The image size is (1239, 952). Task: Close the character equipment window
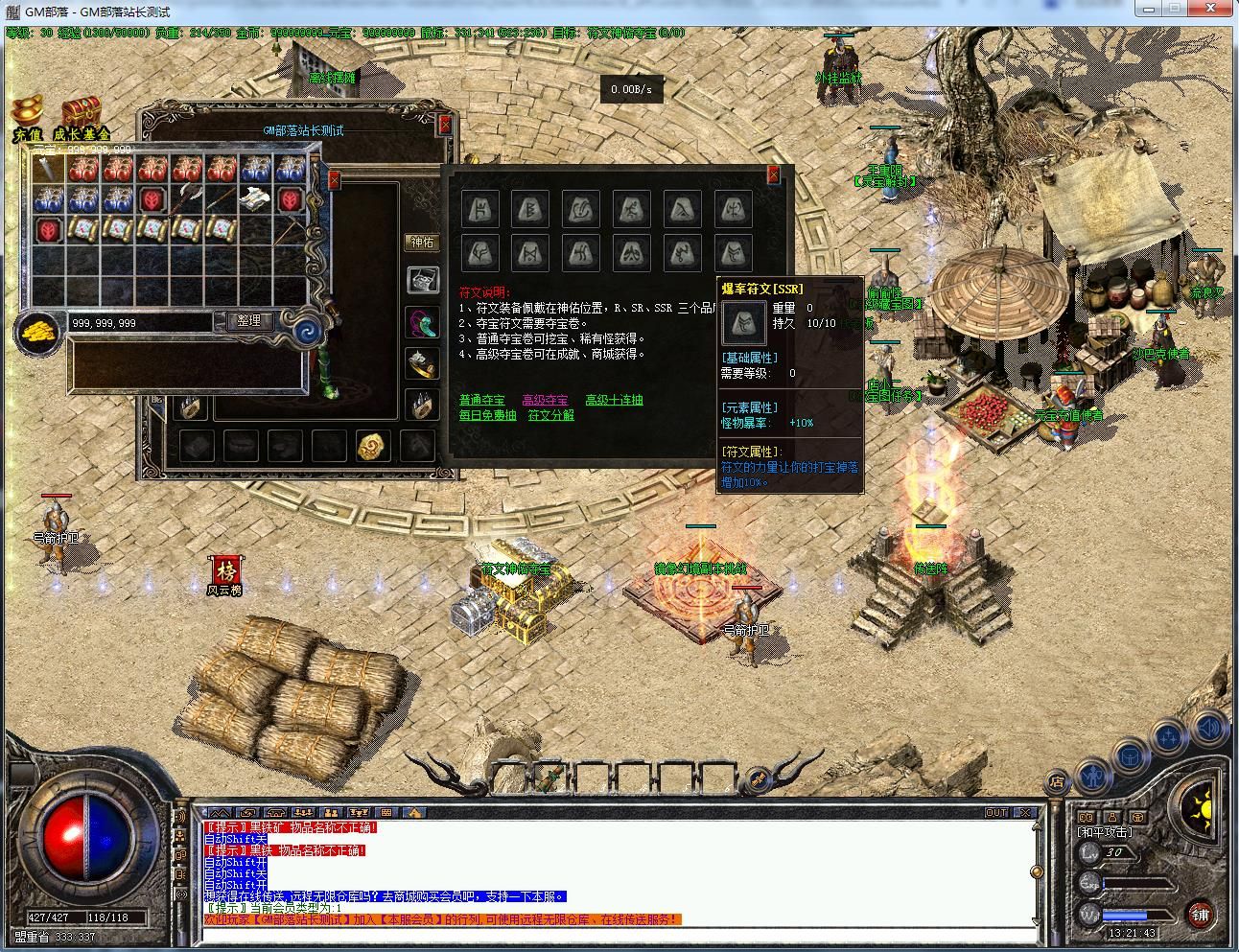coord(445,125)
